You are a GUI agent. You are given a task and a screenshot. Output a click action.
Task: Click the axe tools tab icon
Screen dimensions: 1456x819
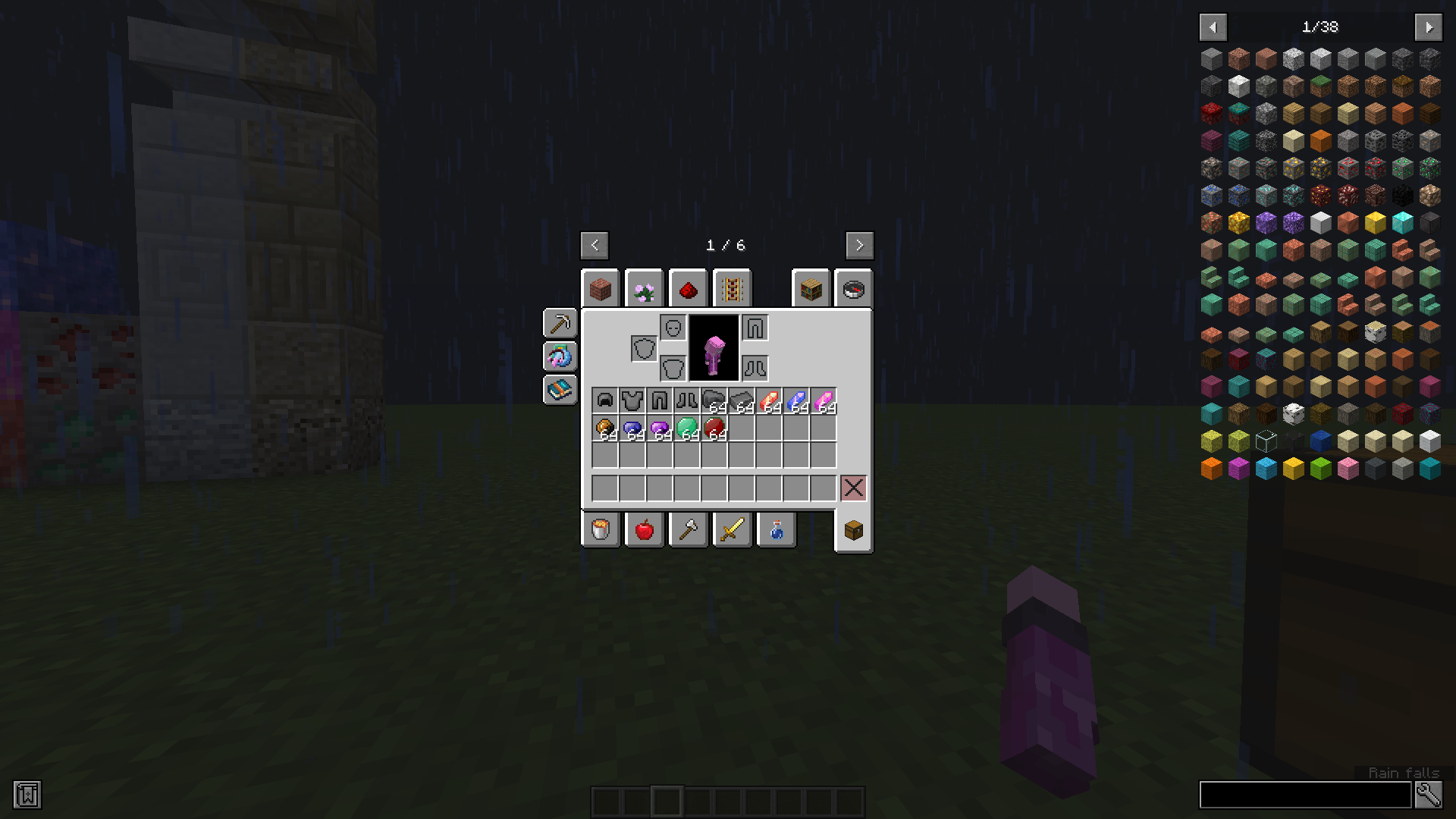point(689,529)
